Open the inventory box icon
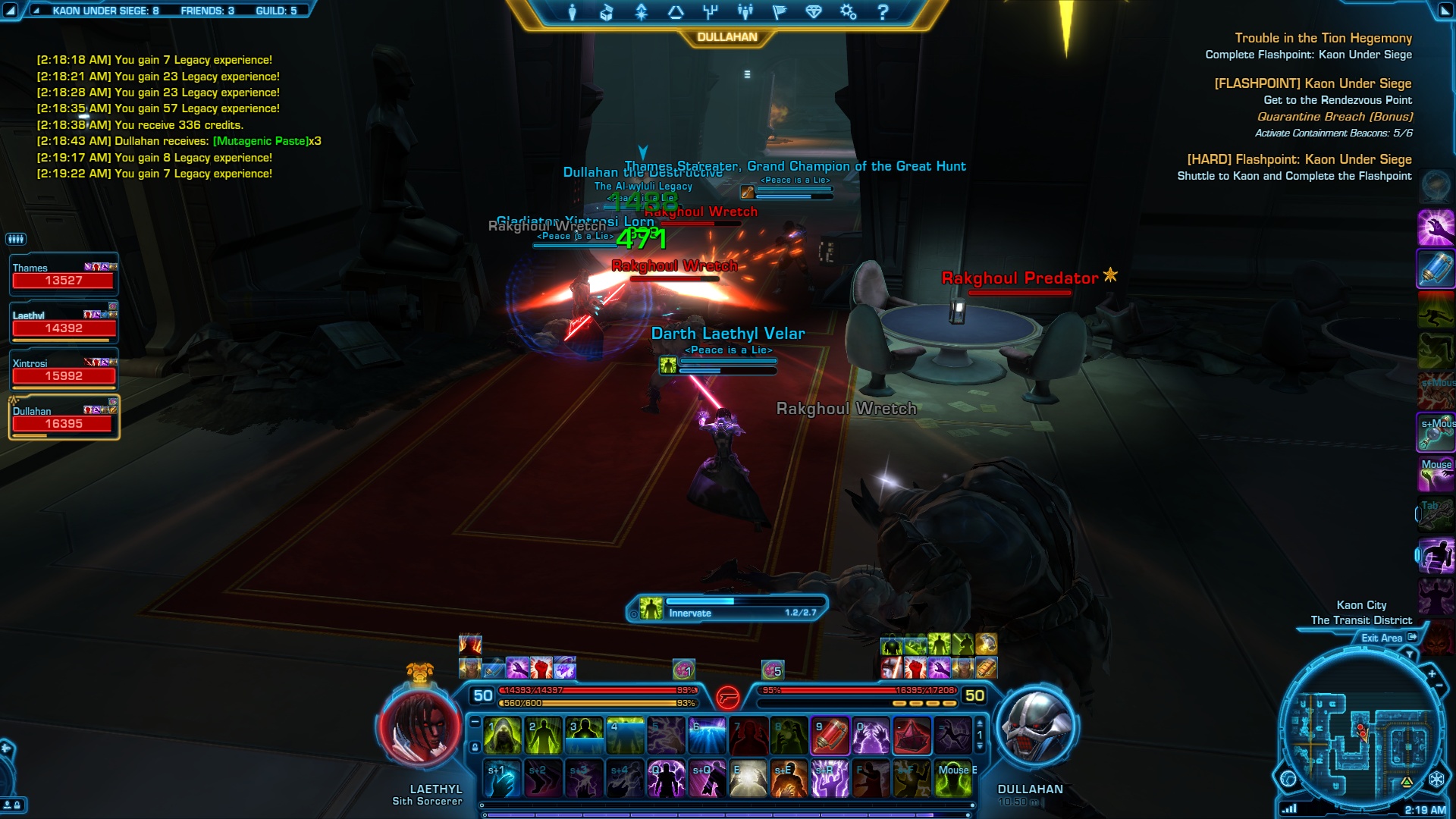The height and width of the screenshot is (819, 1456). point(606,12)
